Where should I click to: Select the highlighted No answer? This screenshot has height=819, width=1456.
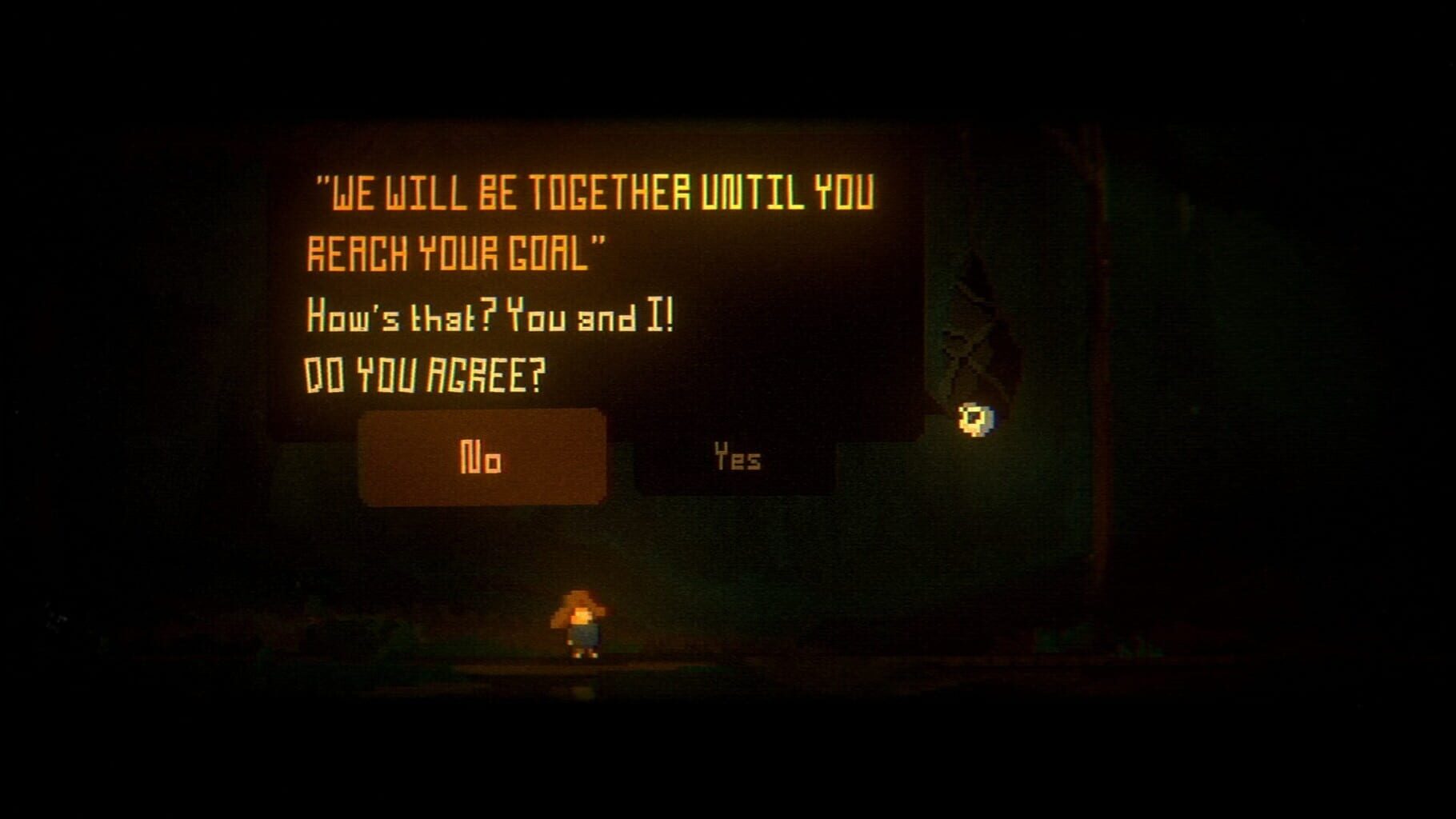click(x=480, y=458)
